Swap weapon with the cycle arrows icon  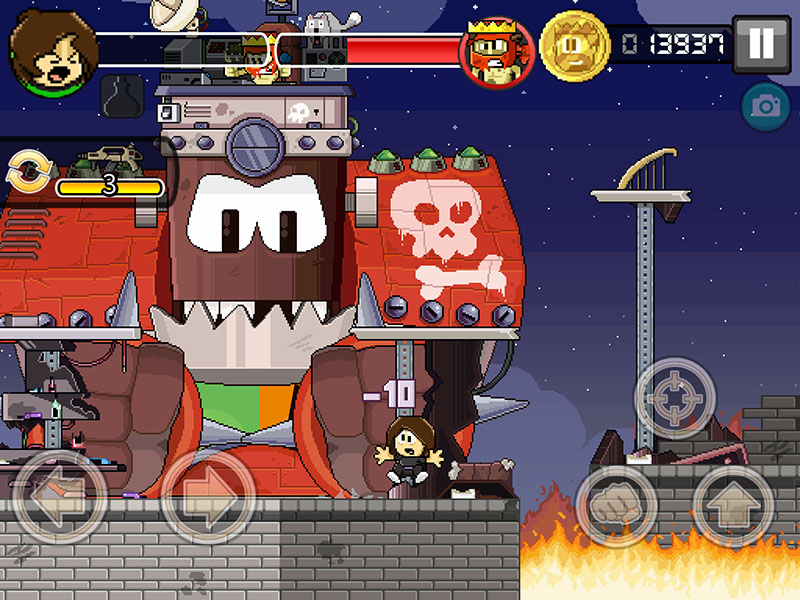26,171
